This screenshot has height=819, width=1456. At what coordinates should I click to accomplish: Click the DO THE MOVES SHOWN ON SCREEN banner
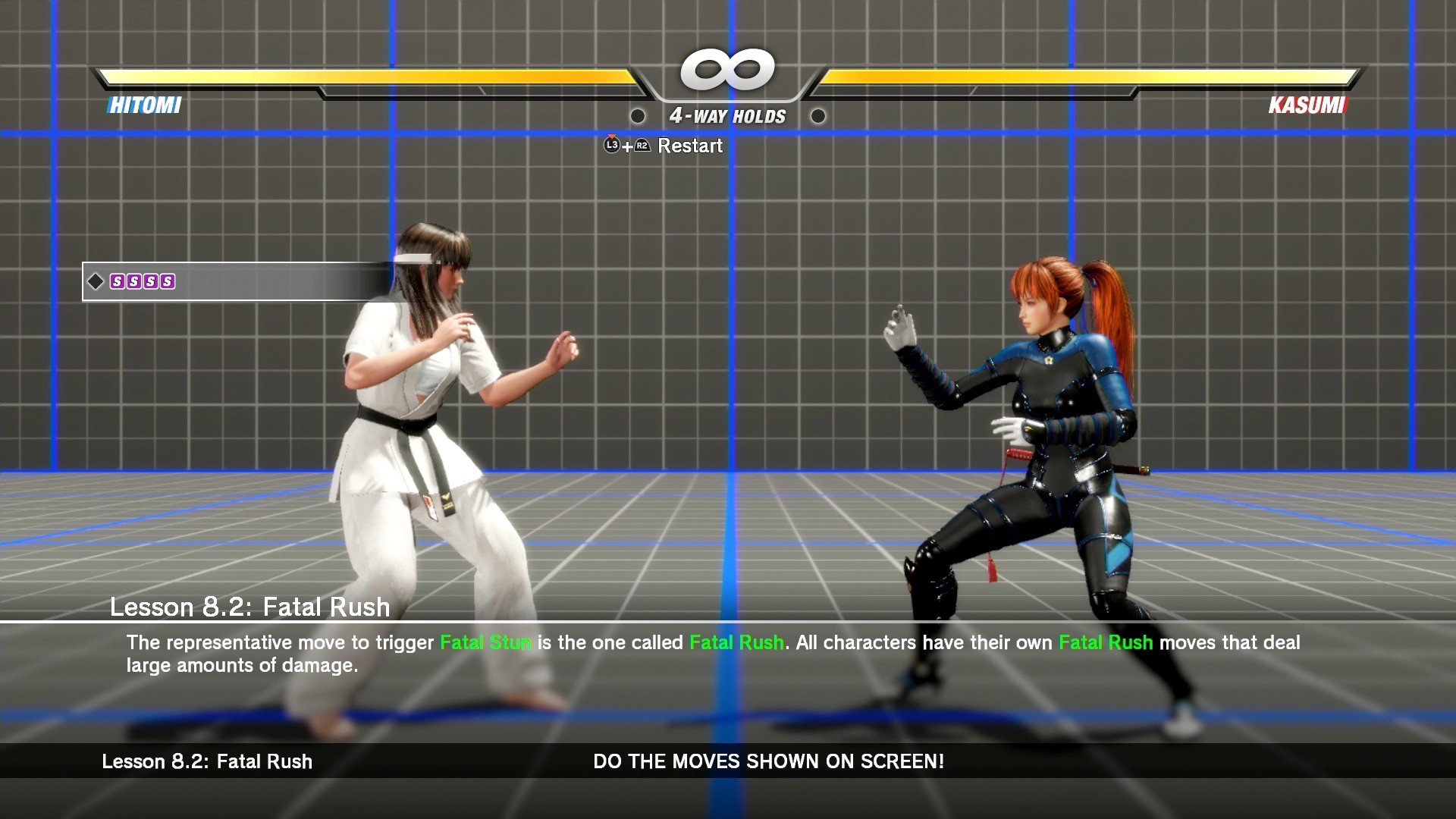point(767,762)
